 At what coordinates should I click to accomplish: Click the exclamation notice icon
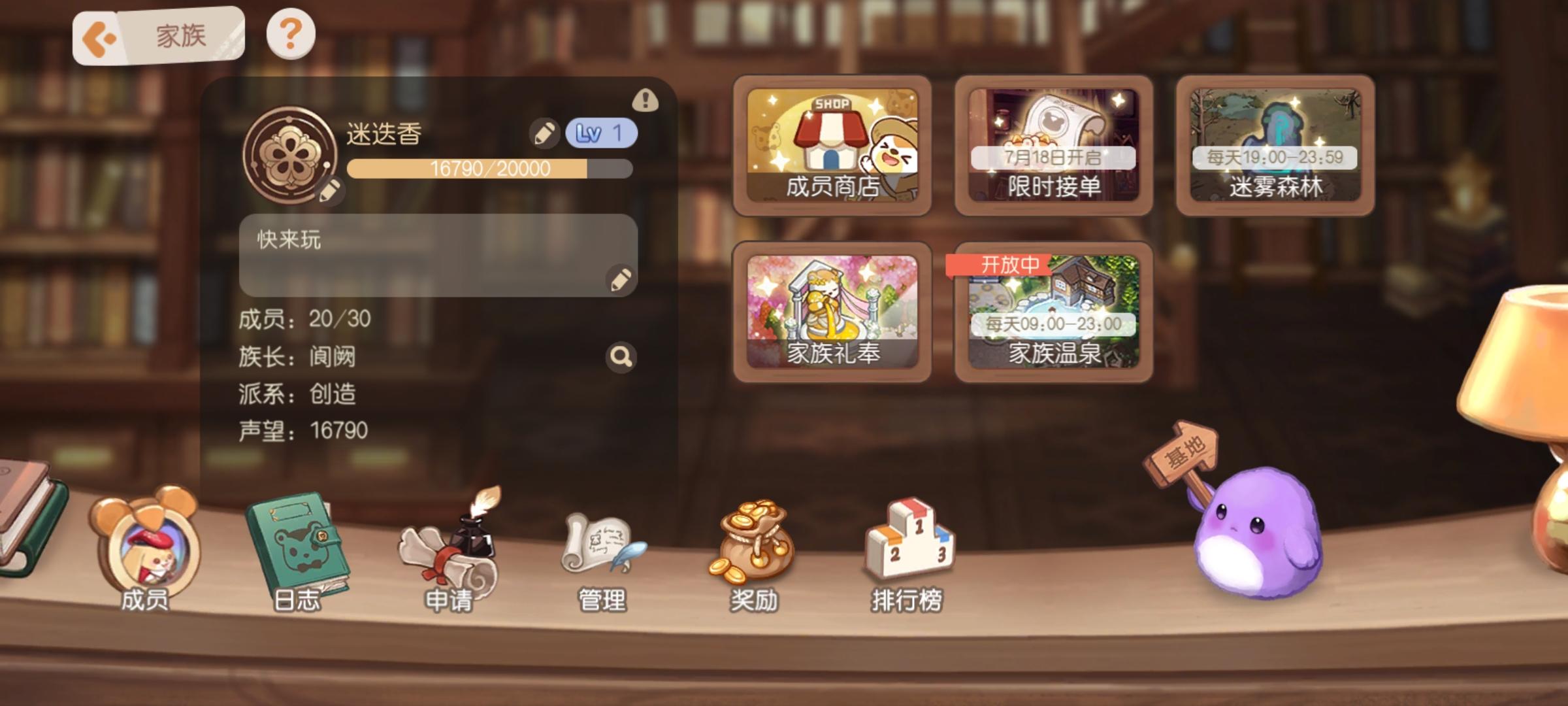(x=644, y=101)
